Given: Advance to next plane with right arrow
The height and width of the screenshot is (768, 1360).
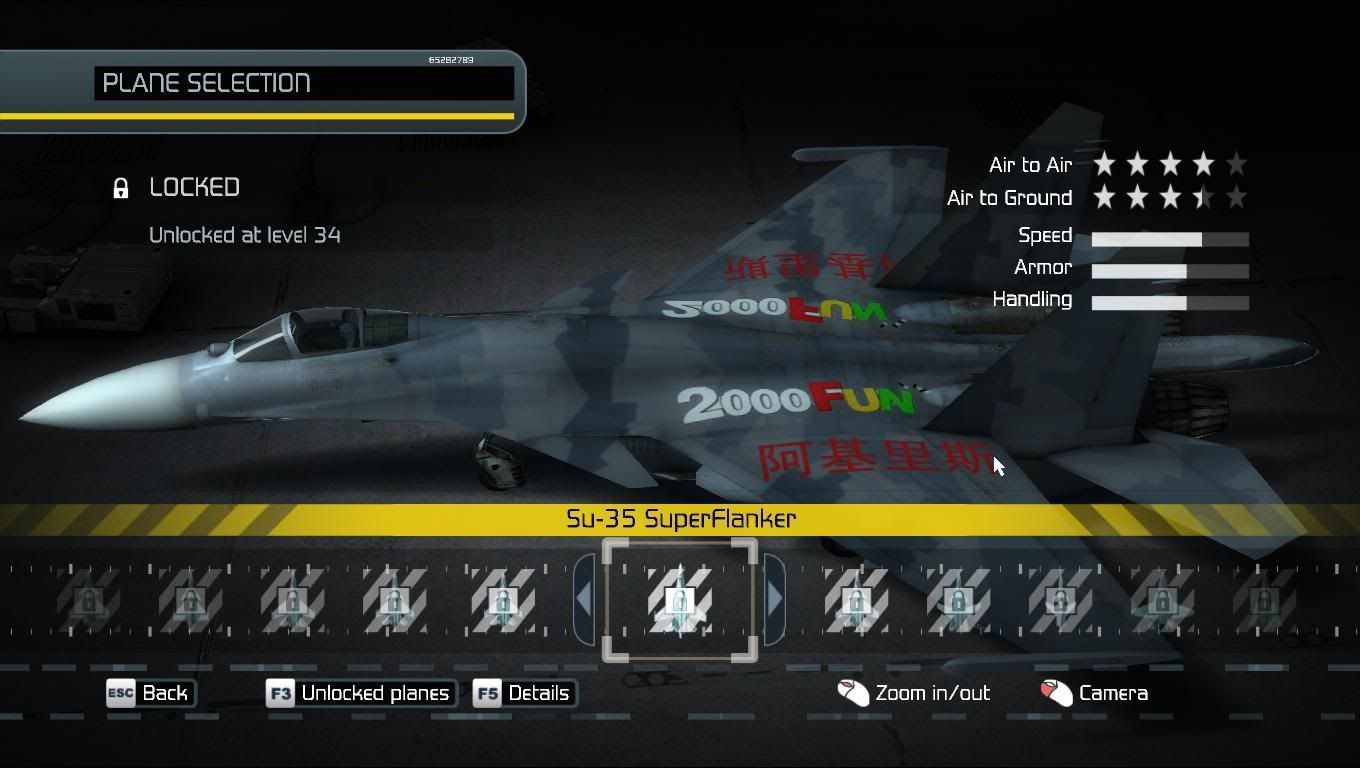Looking at the screenshot, I should [774, 599].
